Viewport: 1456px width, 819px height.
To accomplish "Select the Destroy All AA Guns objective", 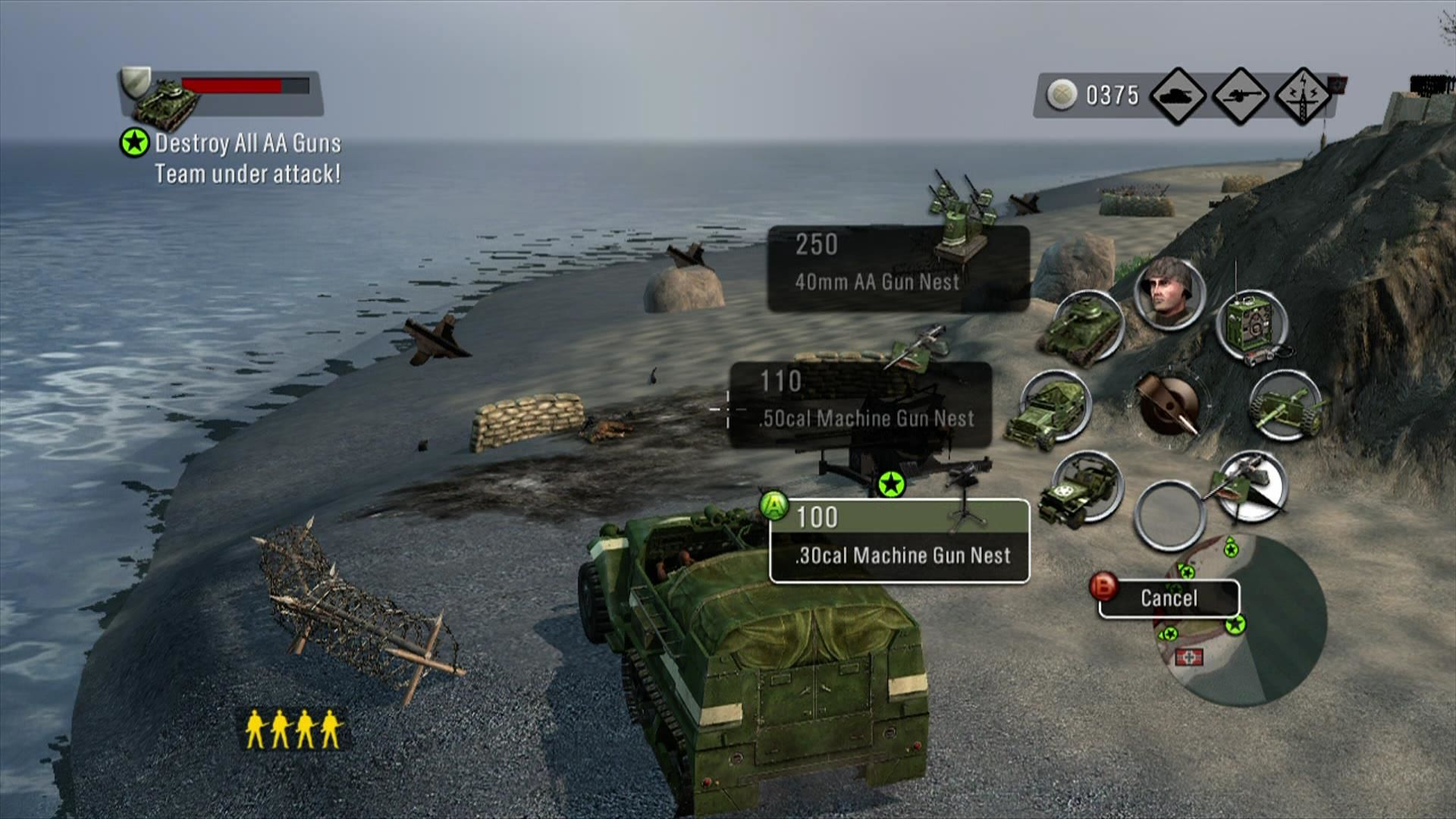I will (x=247, y=143).
